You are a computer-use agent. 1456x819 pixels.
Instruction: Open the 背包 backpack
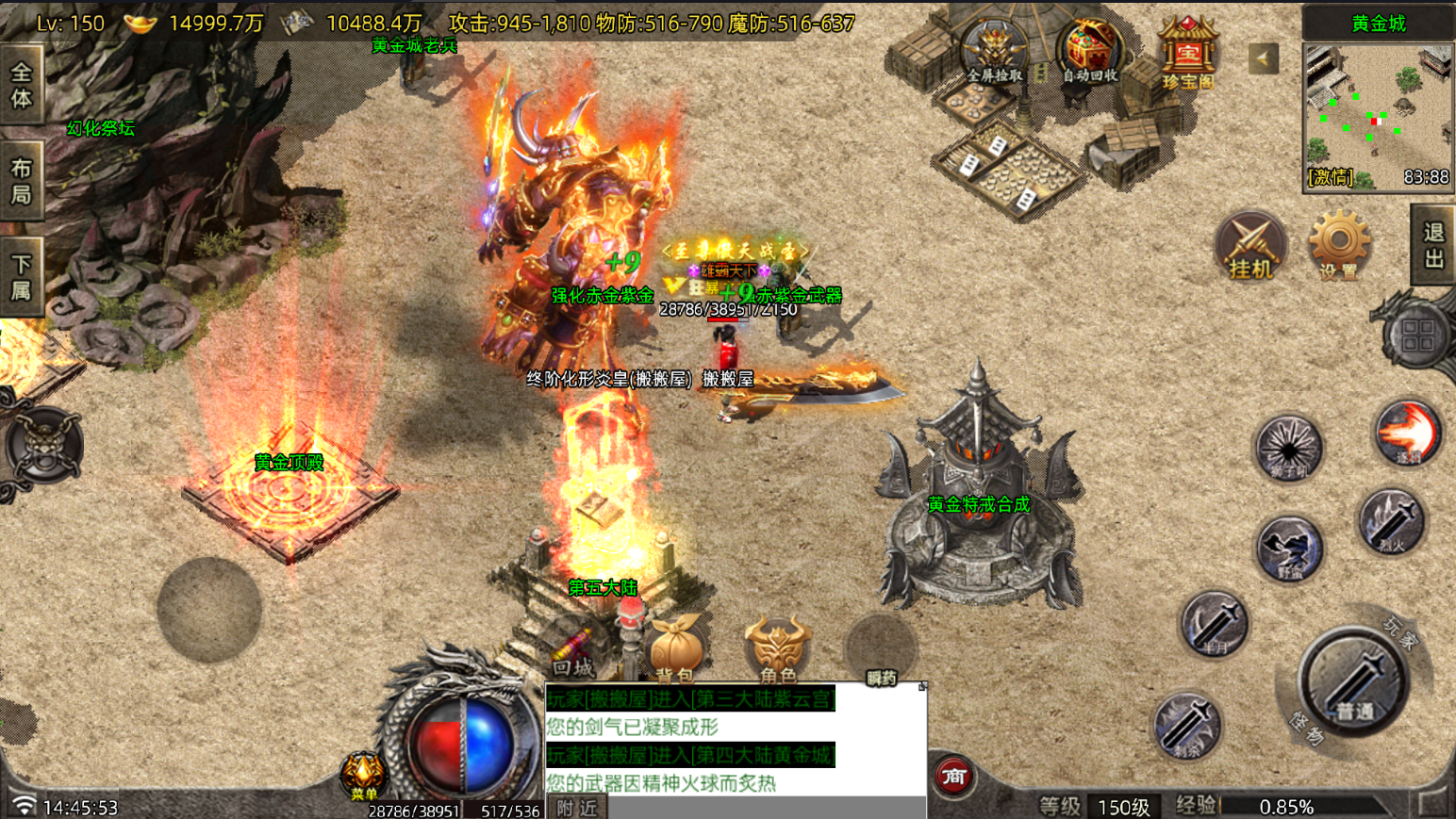point(675,650)
